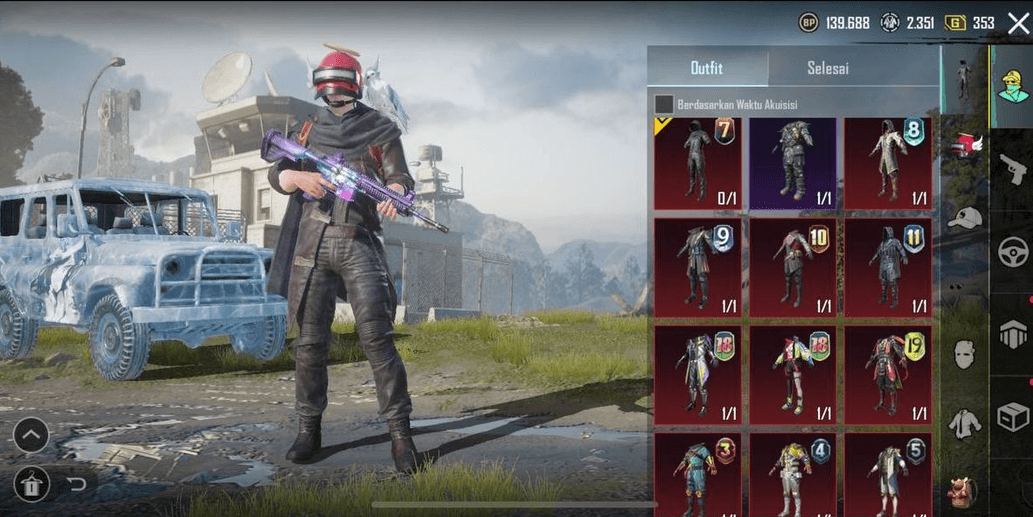Click the undo arrow beside the wardrobe icon
Image resolution: width=1033 pixels, height=517 pixels.
[77, 485]
